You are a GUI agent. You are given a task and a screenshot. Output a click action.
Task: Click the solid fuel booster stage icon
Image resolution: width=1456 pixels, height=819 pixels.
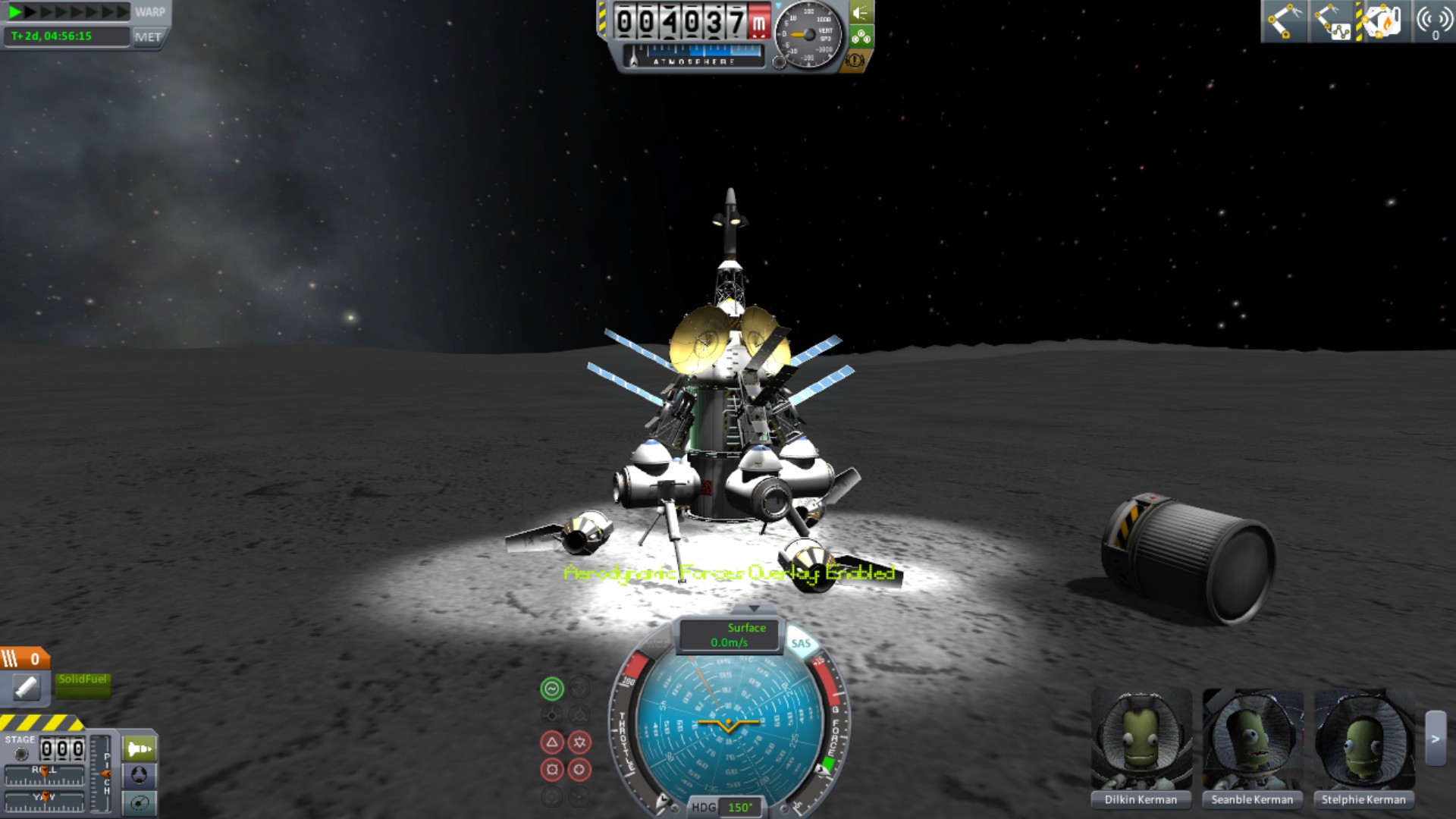[x=27, y=687]
